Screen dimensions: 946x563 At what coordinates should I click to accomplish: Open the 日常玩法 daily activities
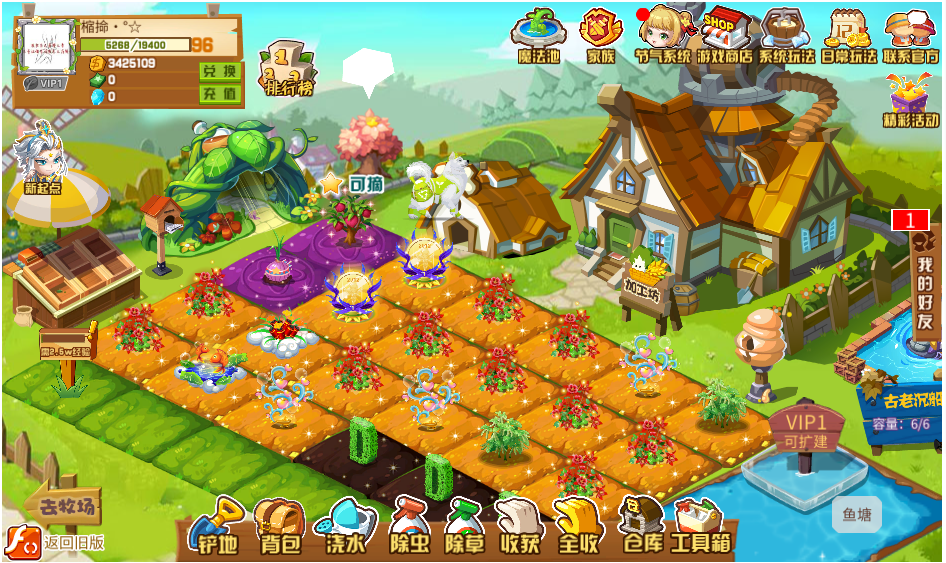(x=848, y=35)
